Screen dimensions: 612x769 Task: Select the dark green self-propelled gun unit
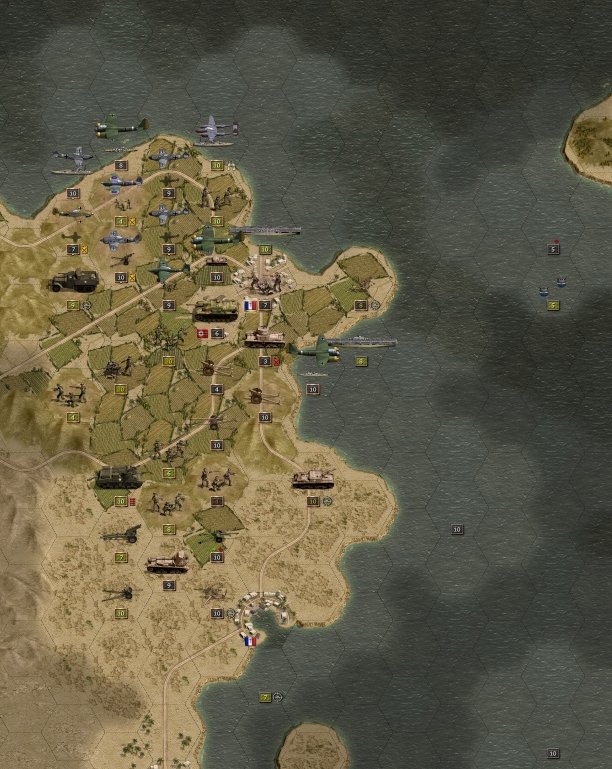[119, 478]
